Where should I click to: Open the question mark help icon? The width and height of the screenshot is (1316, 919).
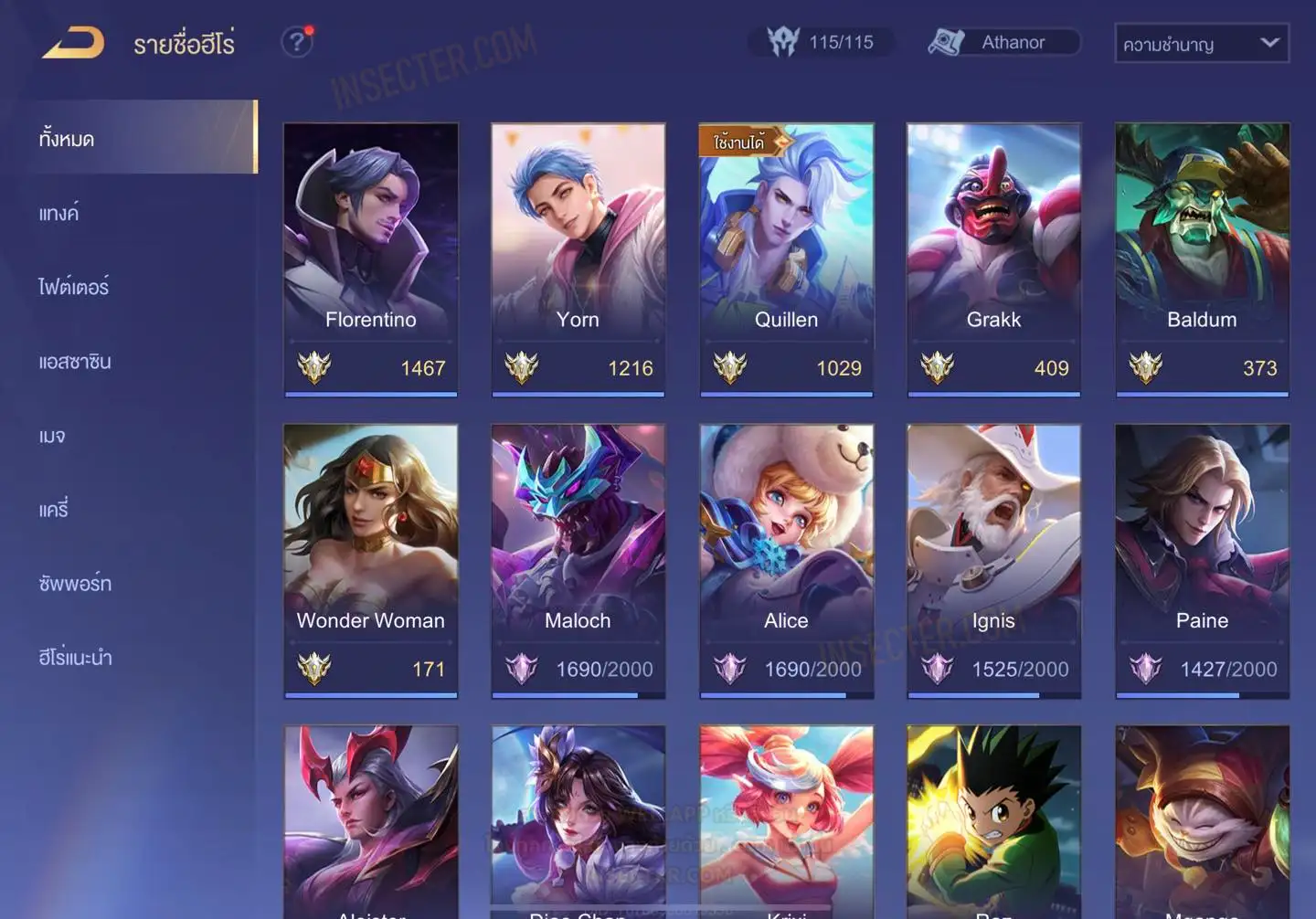coord(297,42)
